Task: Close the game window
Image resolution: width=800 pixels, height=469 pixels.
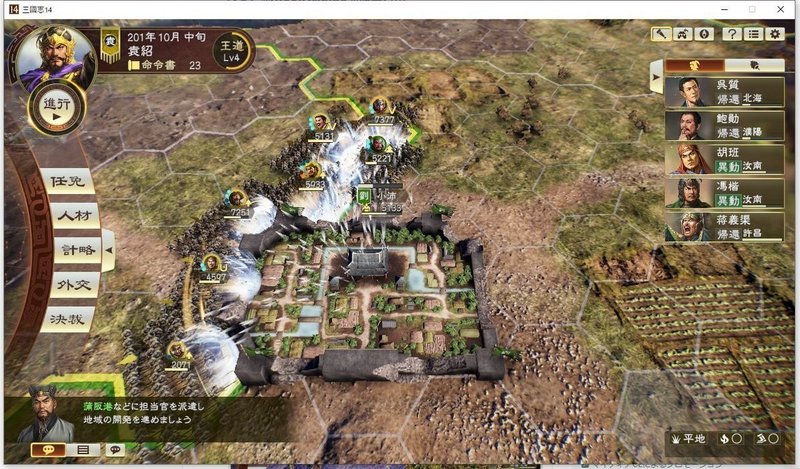Action: 780,8
